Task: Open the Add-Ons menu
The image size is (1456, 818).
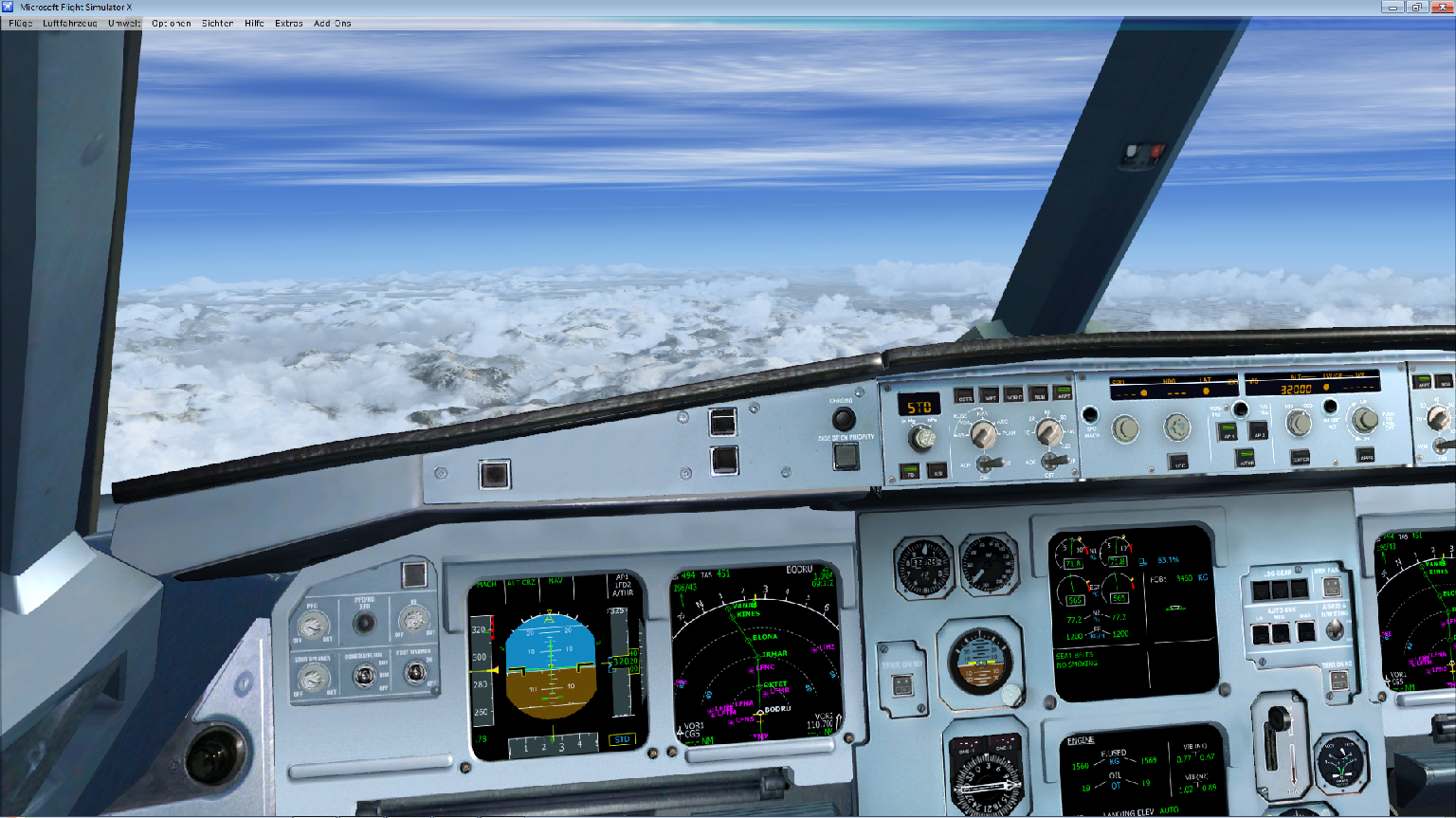Action: 333,24
